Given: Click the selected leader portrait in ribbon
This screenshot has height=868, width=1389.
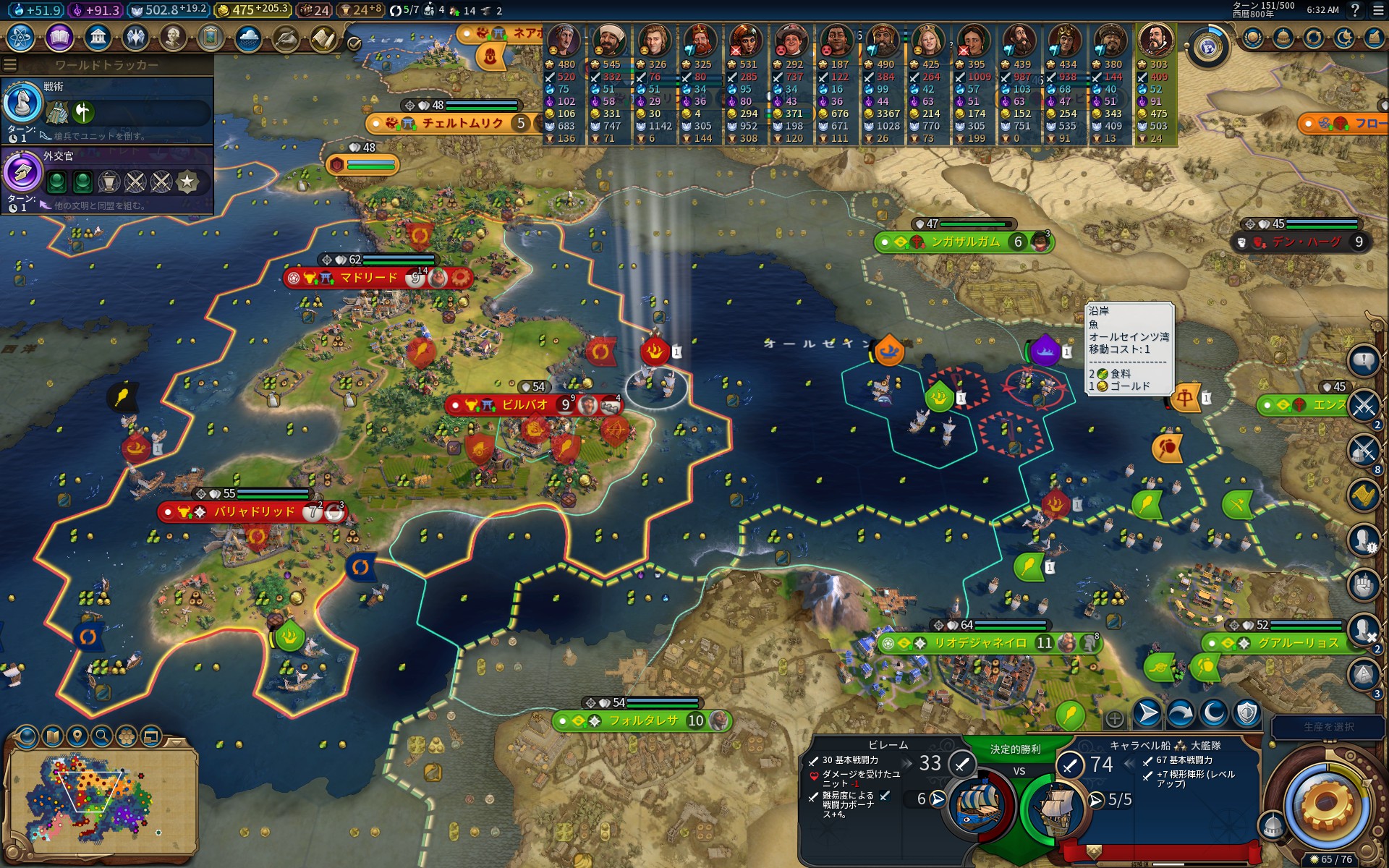Looking at the screenshot, I should 1155,41.
